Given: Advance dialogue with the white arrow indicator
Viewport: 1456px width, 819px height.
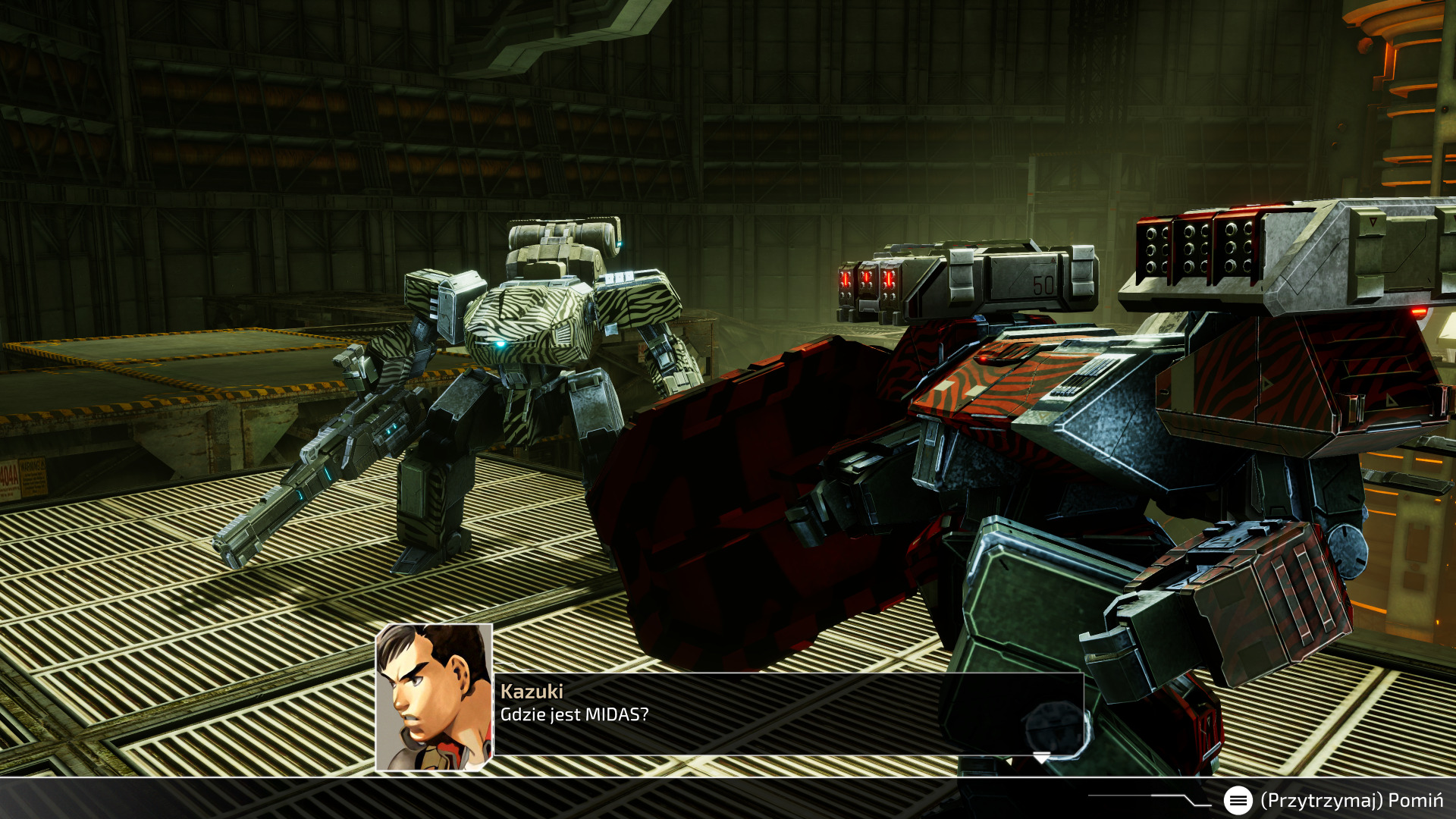Looking at the screenshot, I should pyautogui.click(x=1042, y=758).
